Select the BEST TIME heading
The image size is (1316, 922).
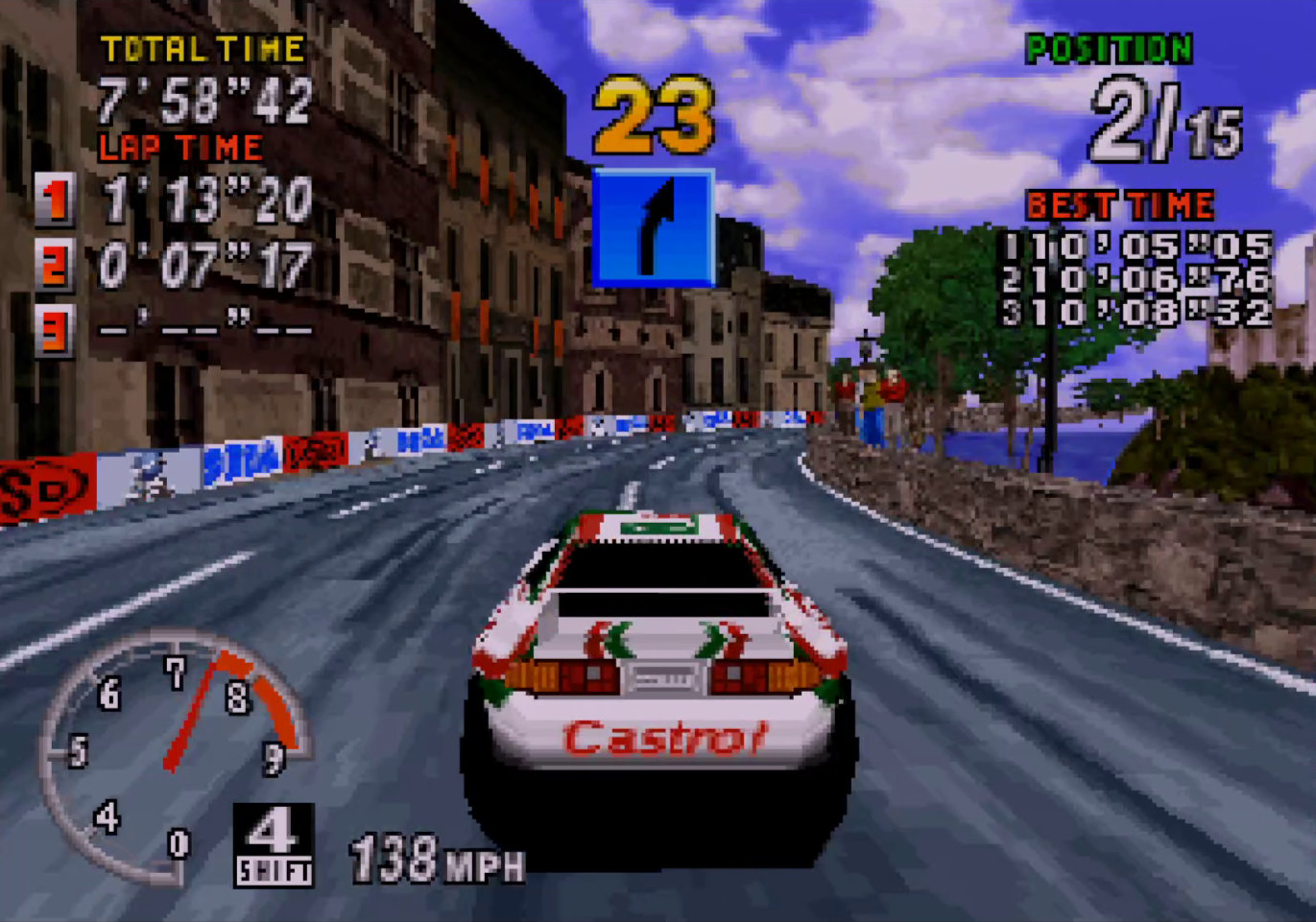coord(1120,203)
